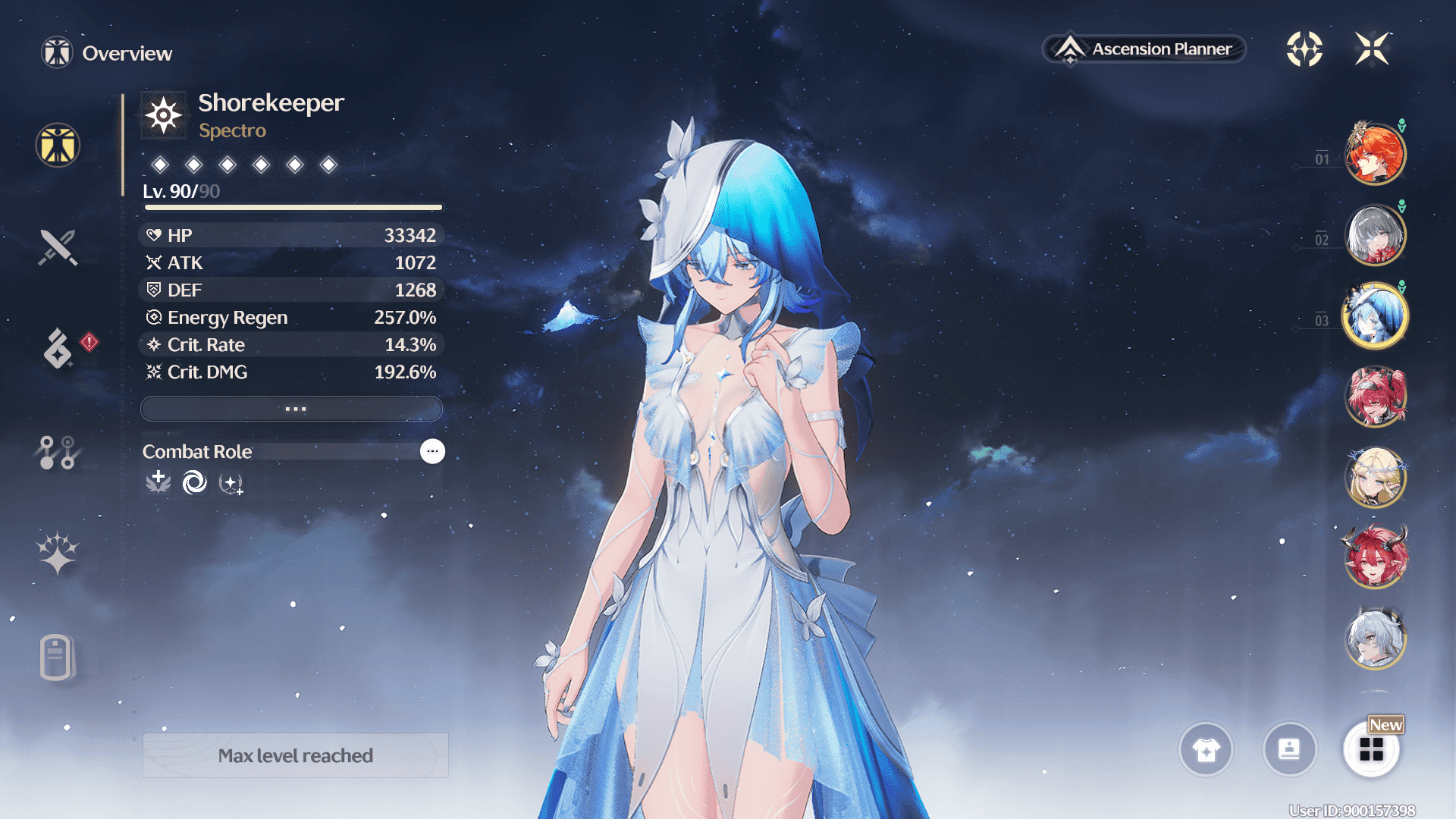This screenshot has width=1456, height=819.
Task: Open the ID card button
Action: click(1289, 750)
